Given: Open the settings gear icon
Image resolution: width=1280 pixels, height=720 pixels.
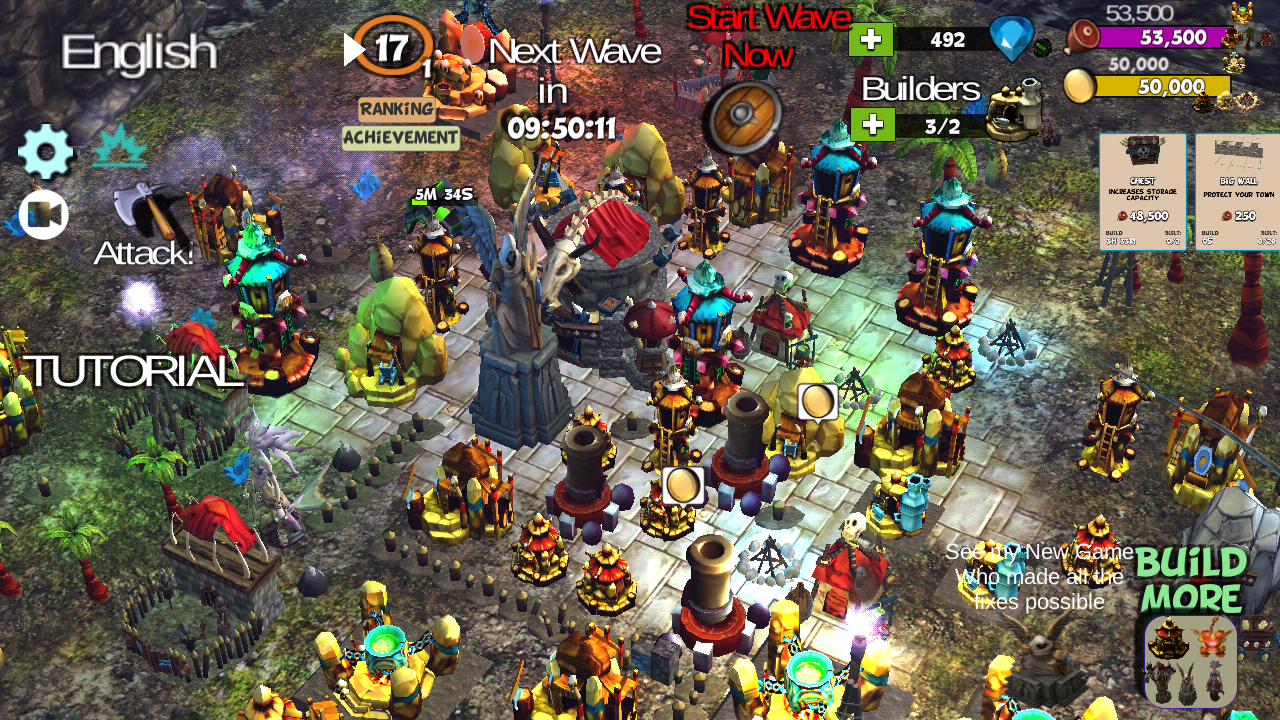Looking at the screenshot, I should [43, 151].
